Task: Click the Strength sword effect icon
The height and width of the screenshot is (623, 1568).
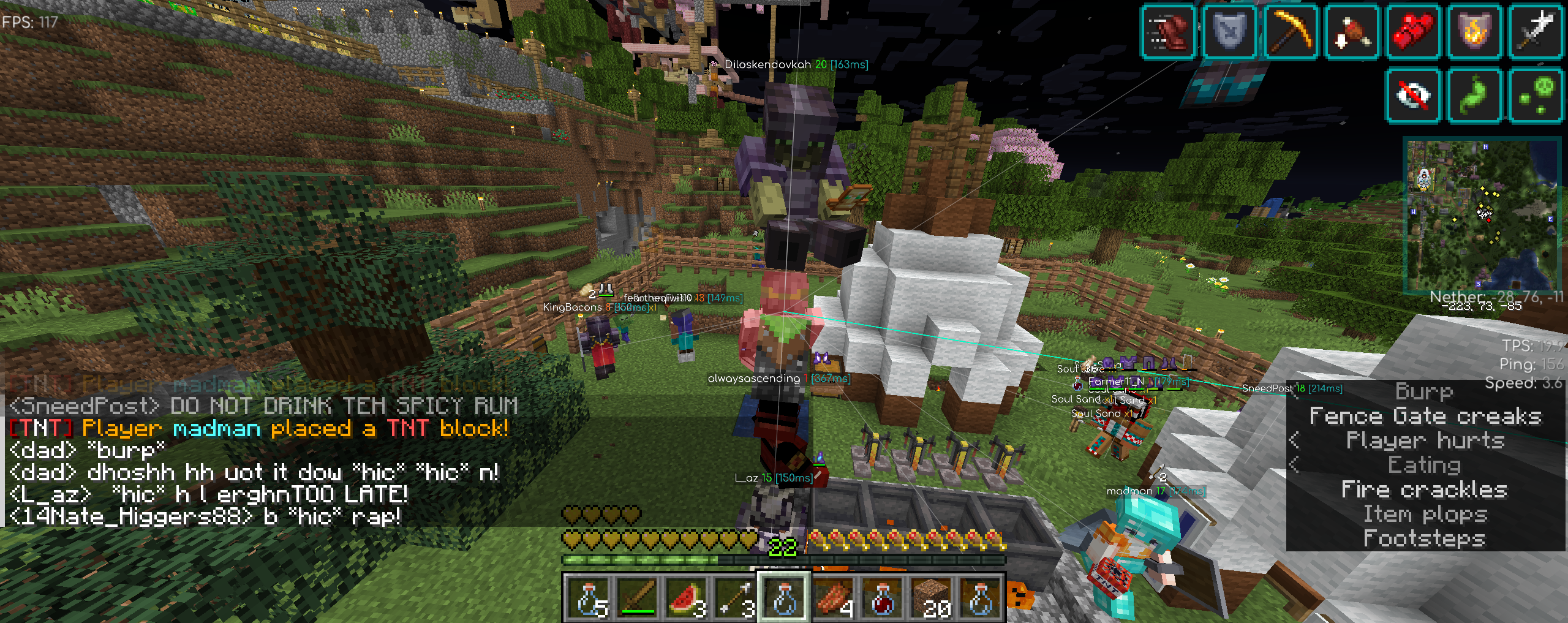Action: point(1536,32)
